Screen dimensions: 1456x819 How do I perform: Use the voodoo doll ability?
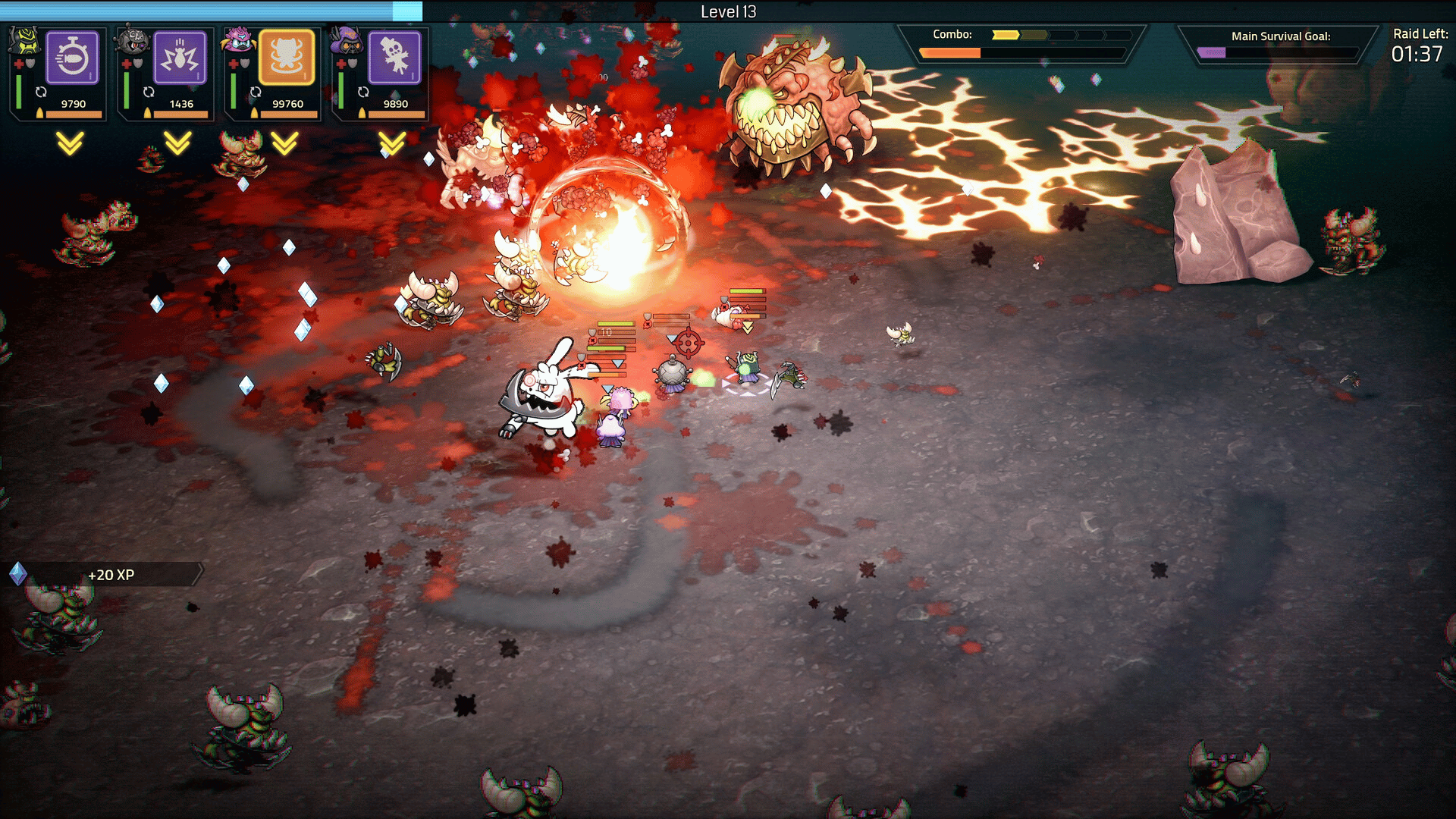pyautogui.click(x=394, y=58)
